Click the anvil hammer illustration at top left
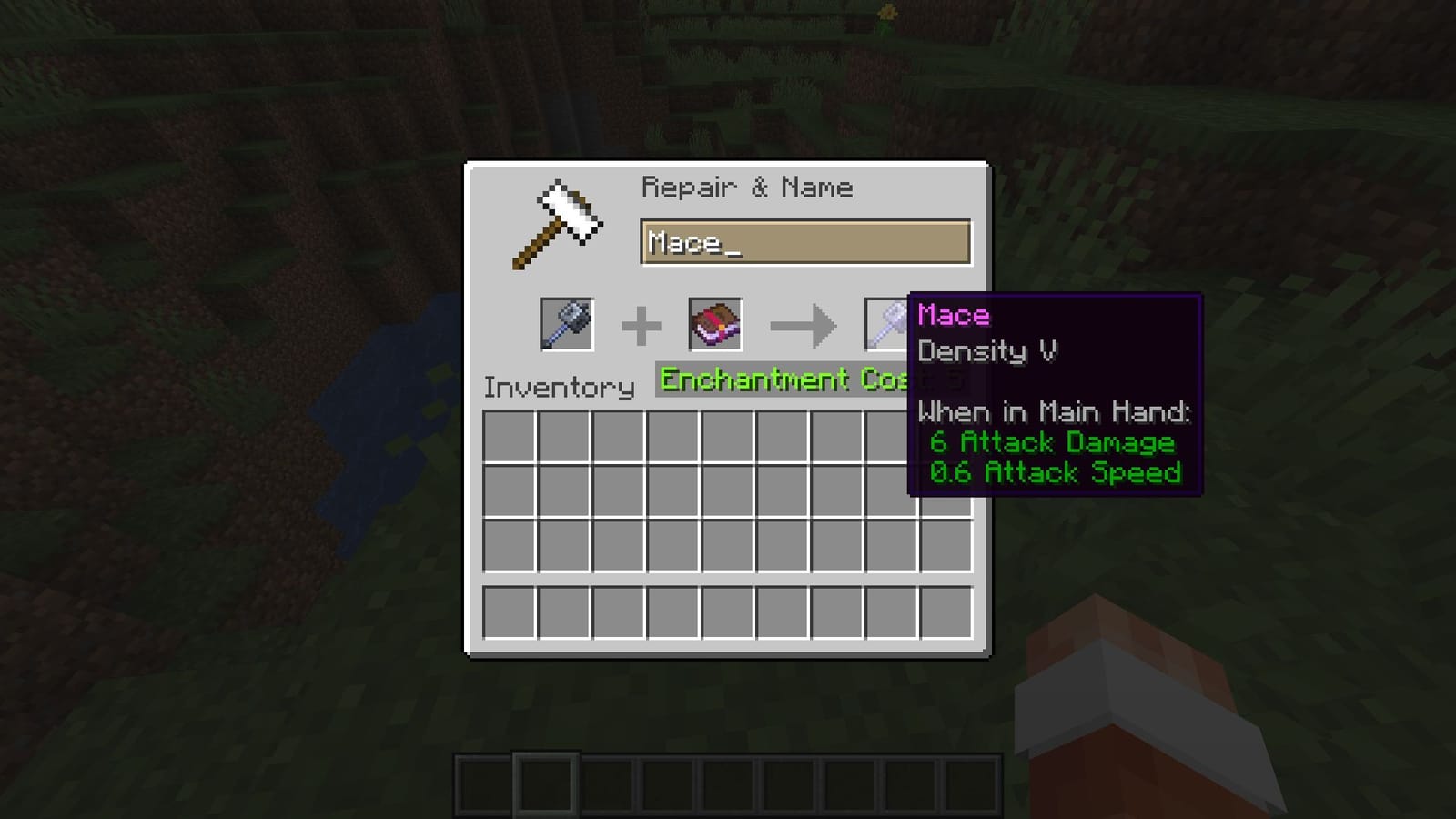The height and width of the screenshot is (819, 1456). point(558,223)
